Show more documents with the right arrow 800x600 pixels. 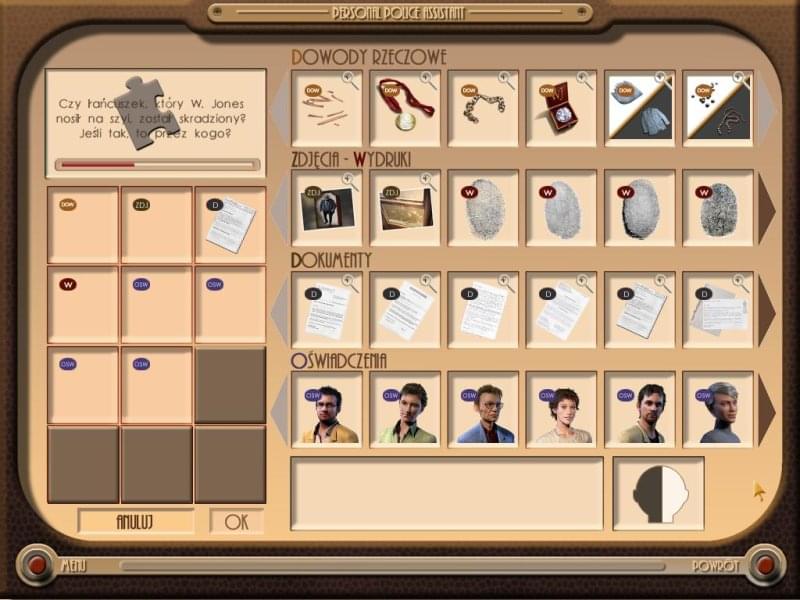767,309
